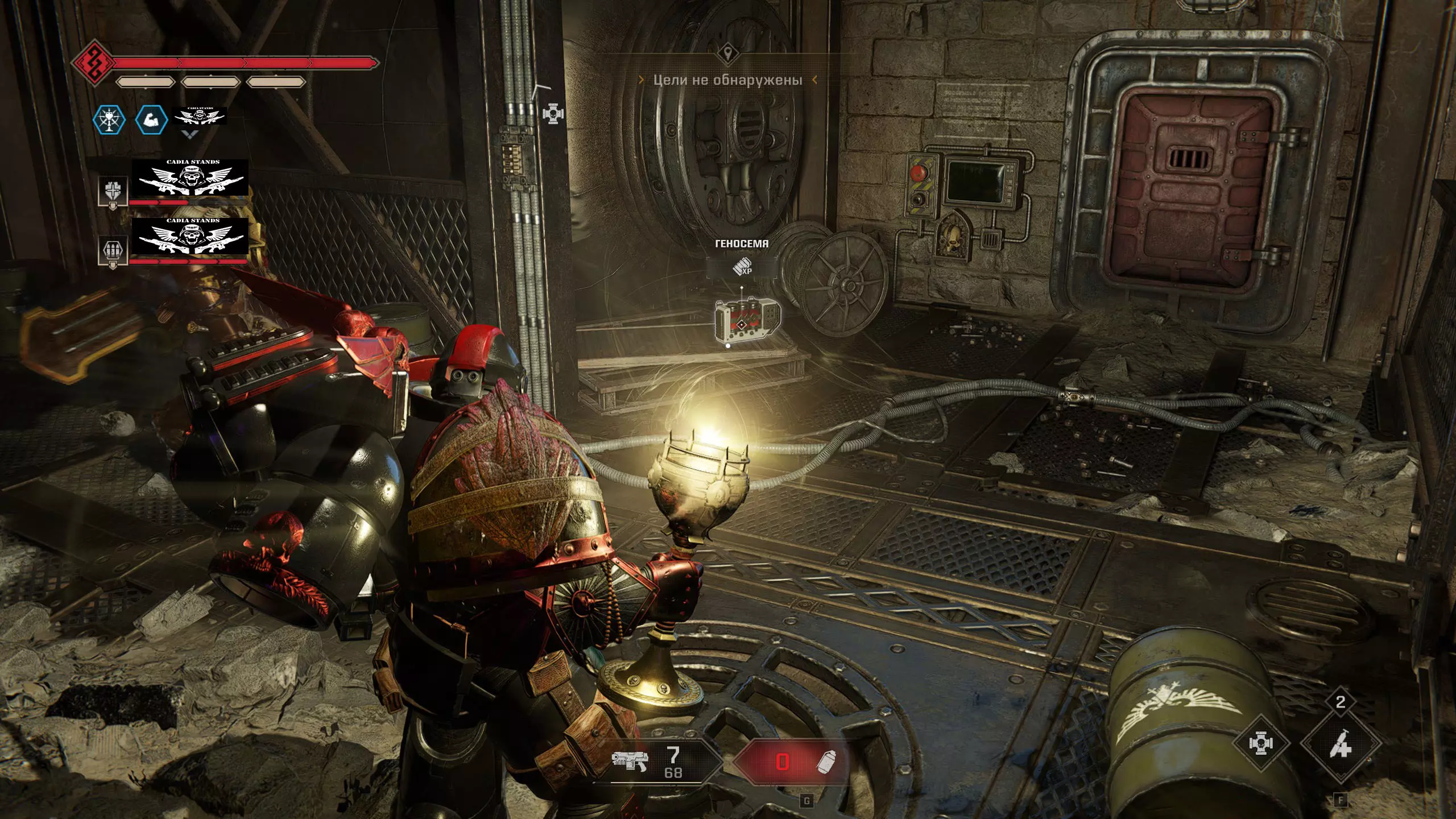The image size is (1456, 819).
Task: Activate the skull cross ability icon
Action: coord(1261,743)
